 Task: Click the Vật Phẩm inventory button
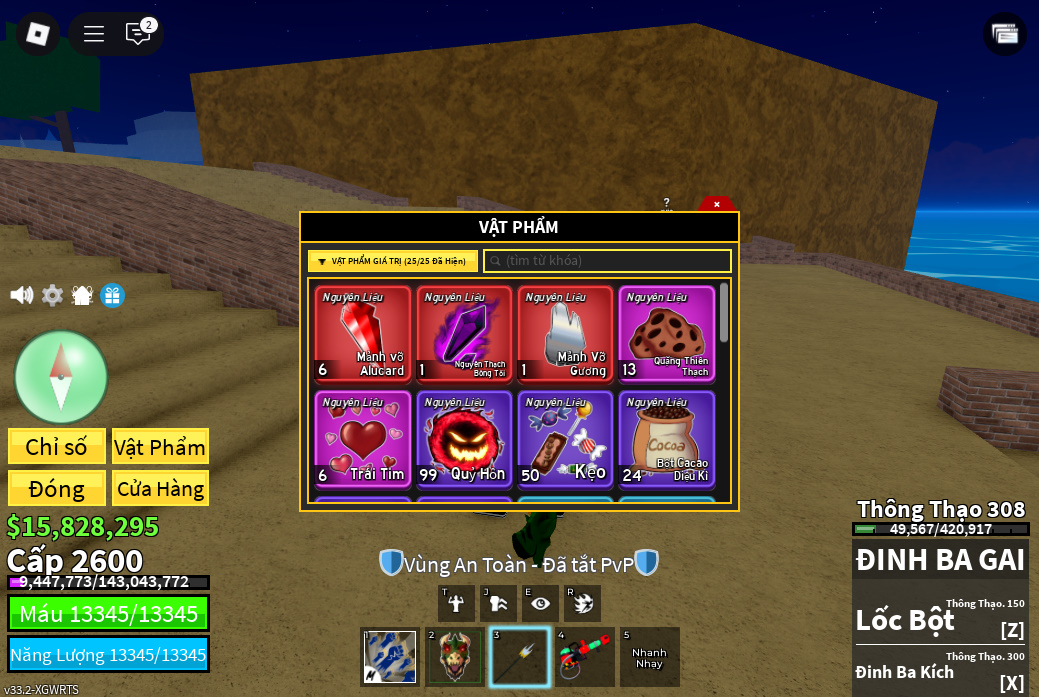(160, 446)
